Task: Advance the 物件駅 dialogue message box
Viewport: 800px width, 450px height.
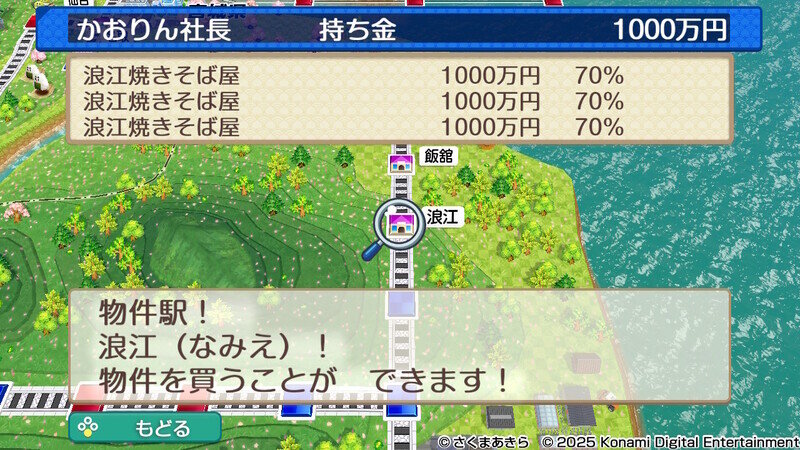Action: click(400, 346)
